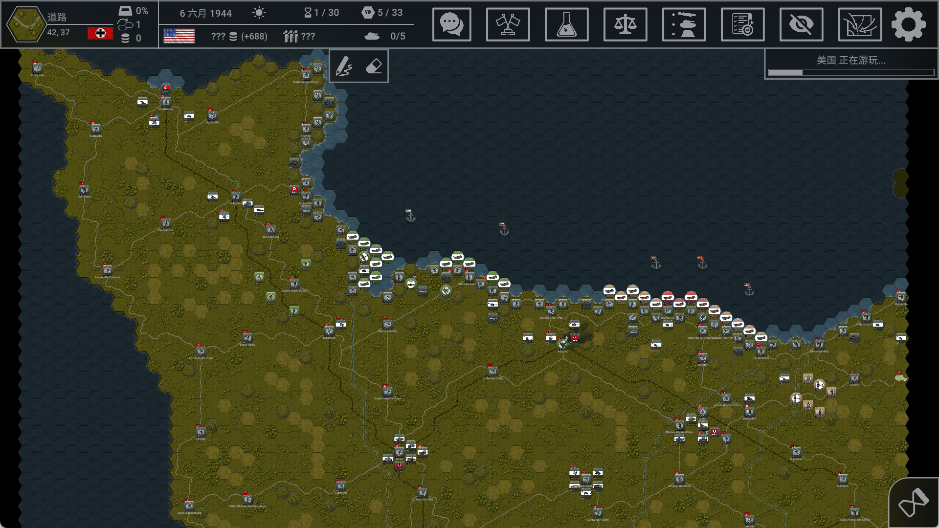This screenshot has width=939, height=528.
Task: Open the strategic map overview button
Action: click(859, 24)
